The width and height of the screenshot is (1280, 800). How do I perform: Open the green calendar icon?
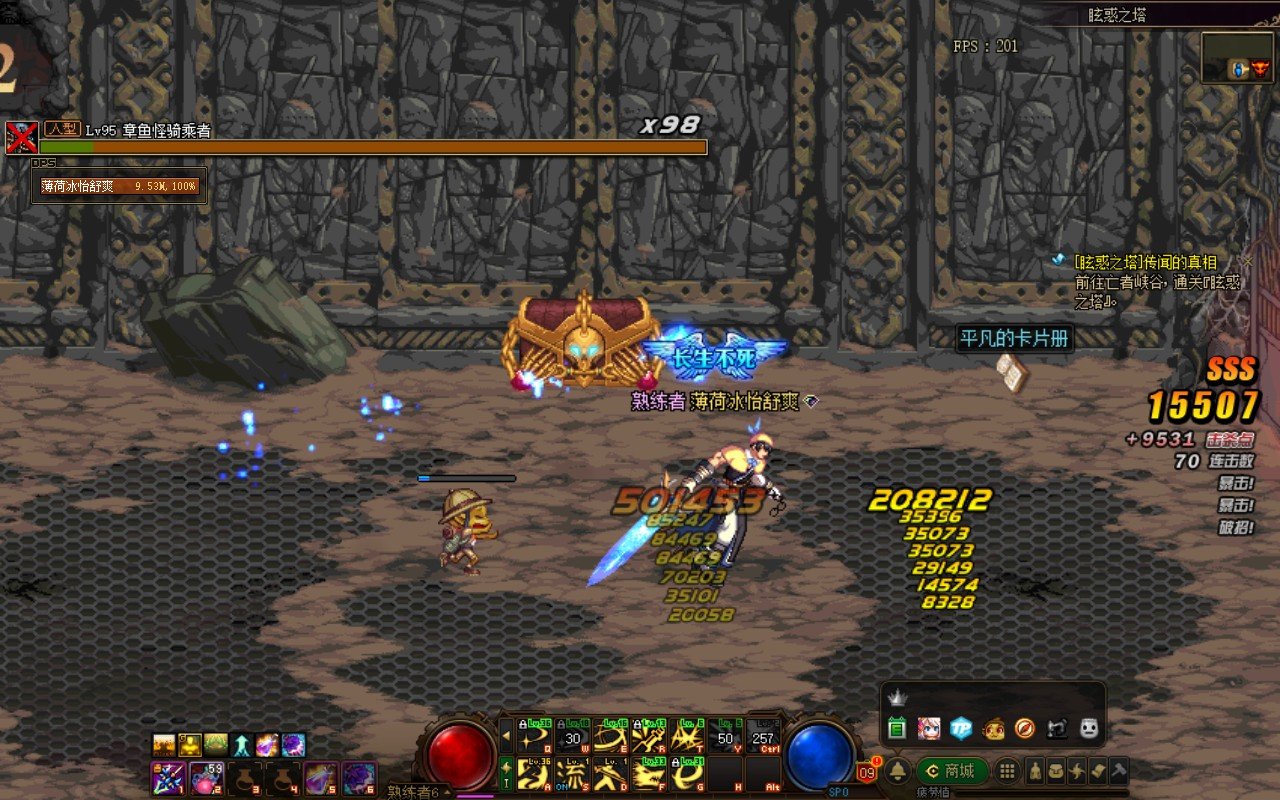pyautogui.click(x=897, y=728)
